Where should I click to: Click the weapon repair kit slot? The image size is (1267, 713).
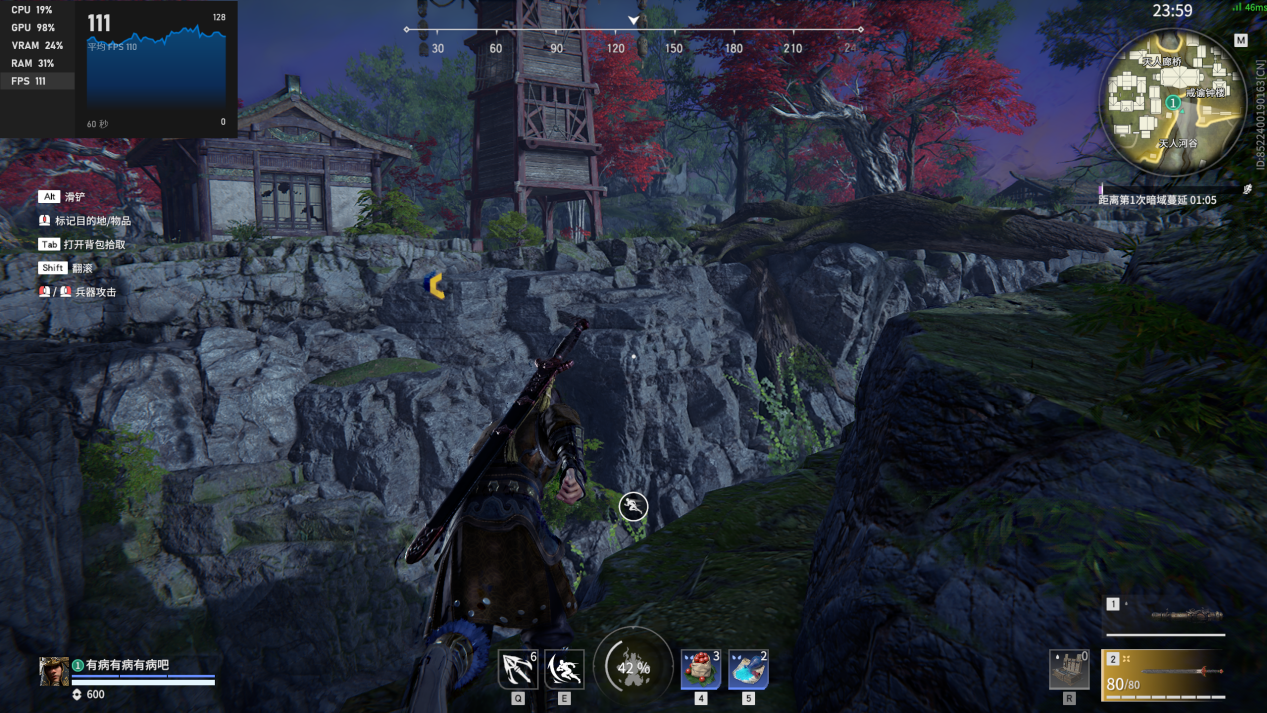pos(1069,669)
